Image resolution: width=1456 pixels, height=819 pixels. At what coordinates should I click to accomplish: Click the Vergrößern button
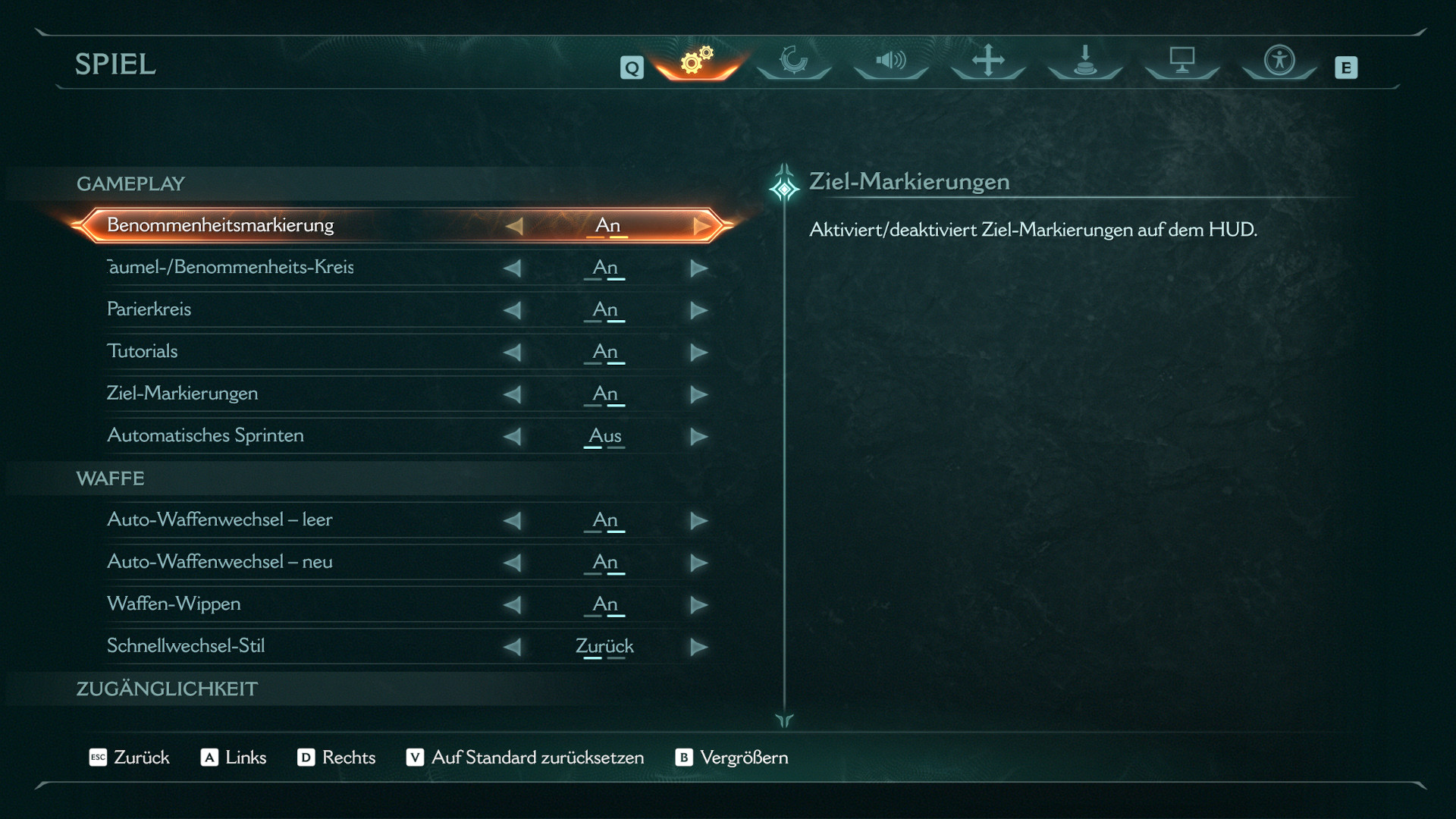pos(732,758)
